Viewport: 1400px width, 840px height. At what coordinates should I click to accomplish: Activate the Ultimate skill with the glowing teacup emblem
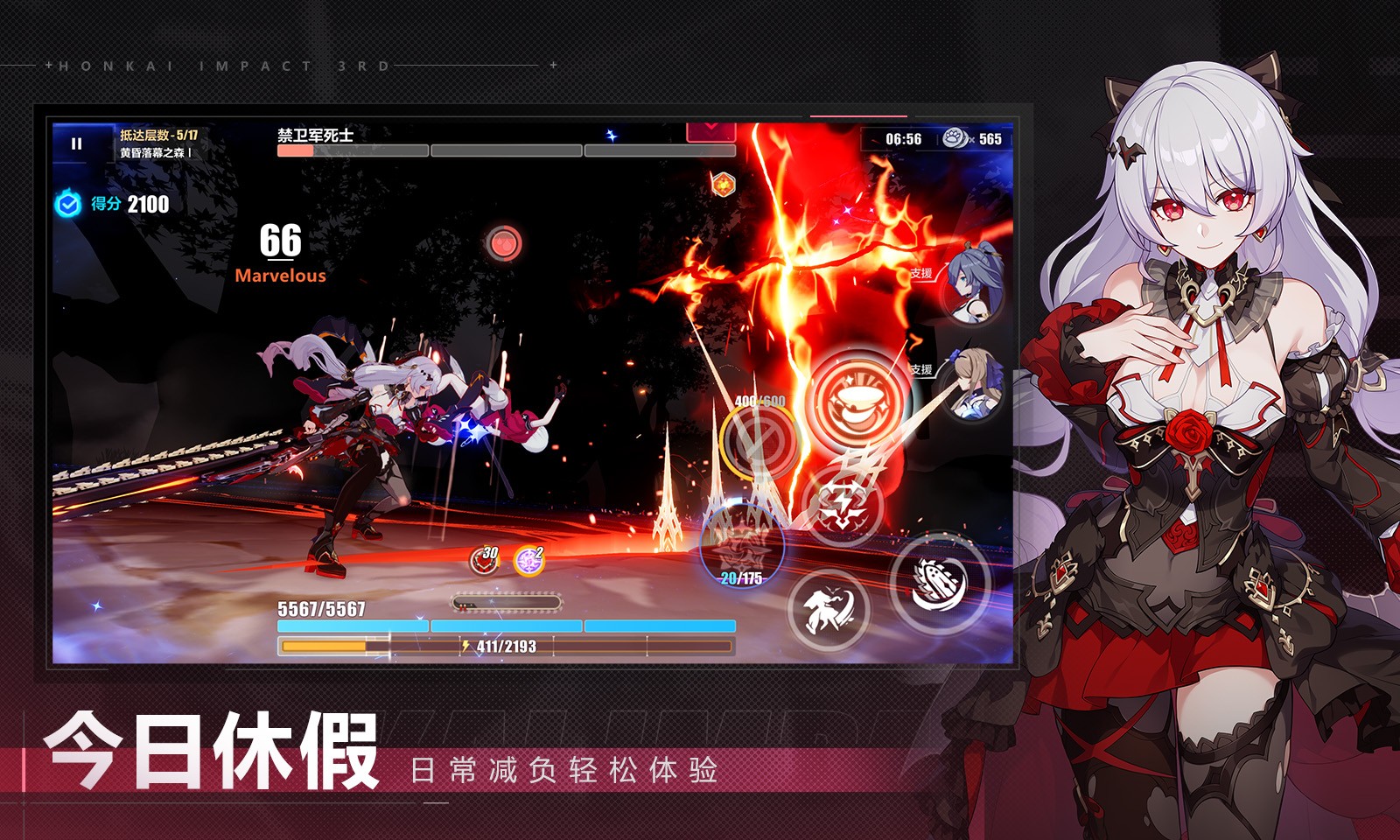(850, 402)
